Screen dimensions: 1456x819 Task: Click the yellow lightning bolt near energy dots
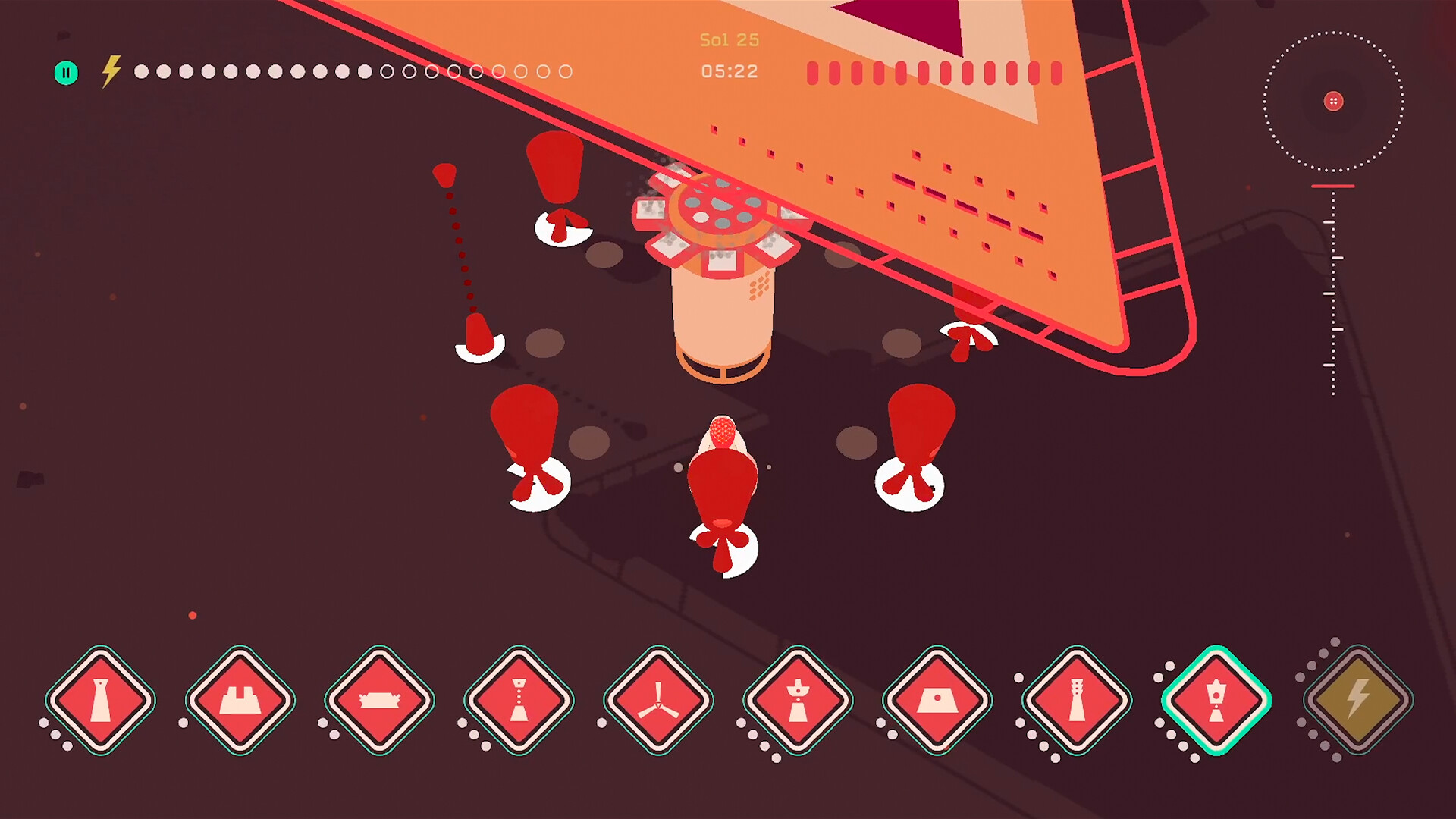point(110,71)
